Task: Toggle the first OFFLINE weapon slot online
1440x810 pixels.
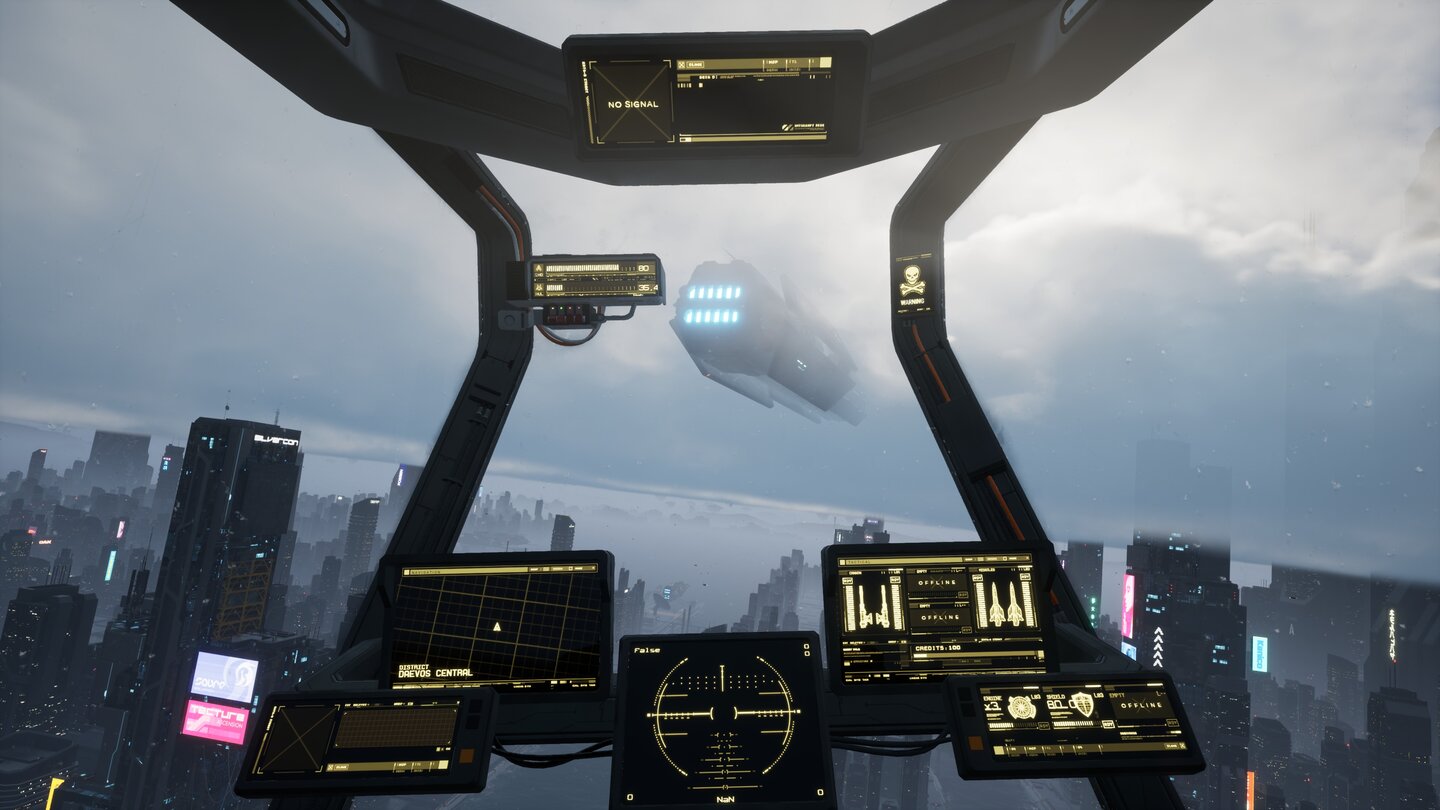Action: pos(937,581)
